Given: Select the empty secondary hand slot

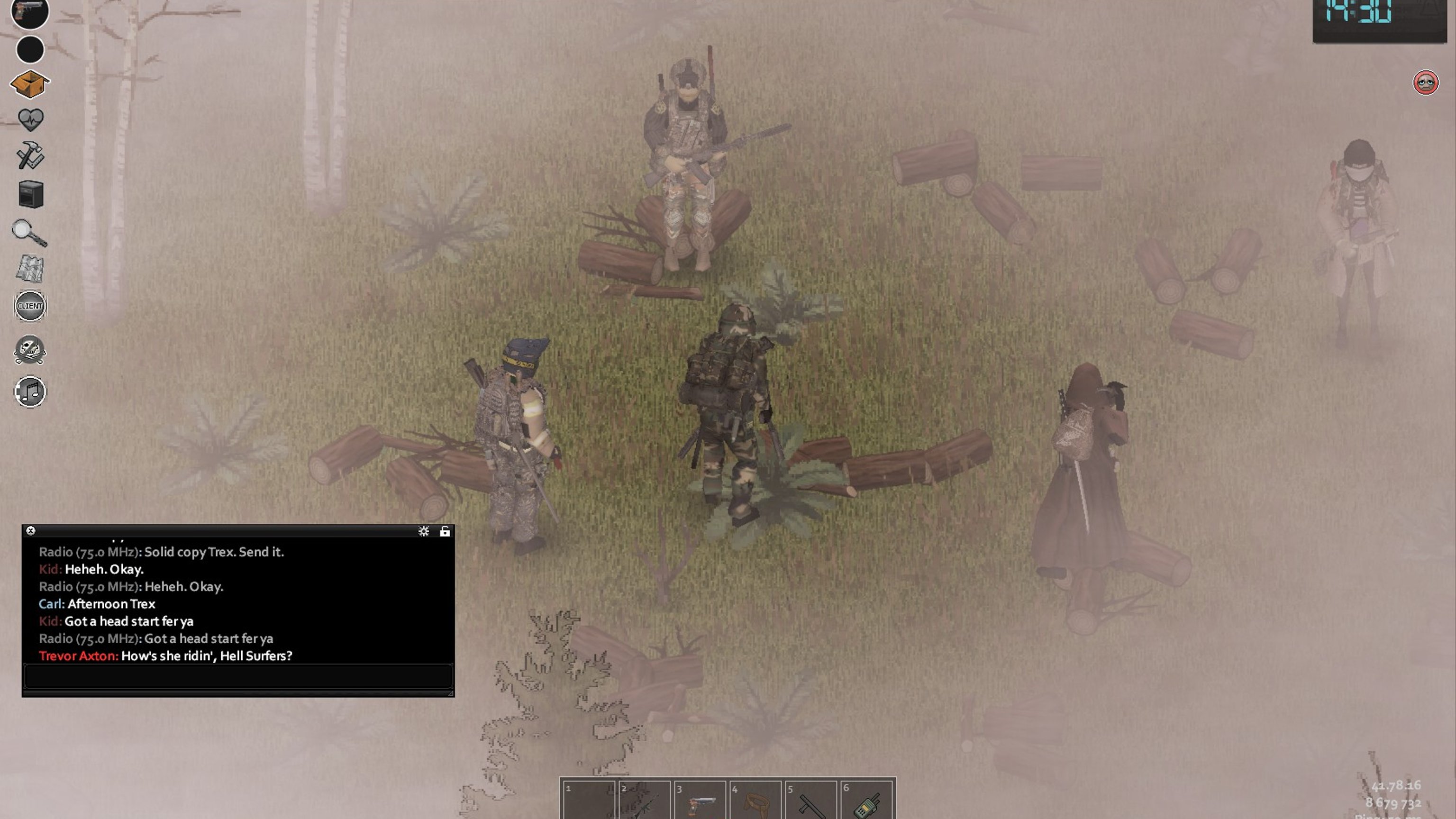Looking at the screenshot, I should 30,50.
